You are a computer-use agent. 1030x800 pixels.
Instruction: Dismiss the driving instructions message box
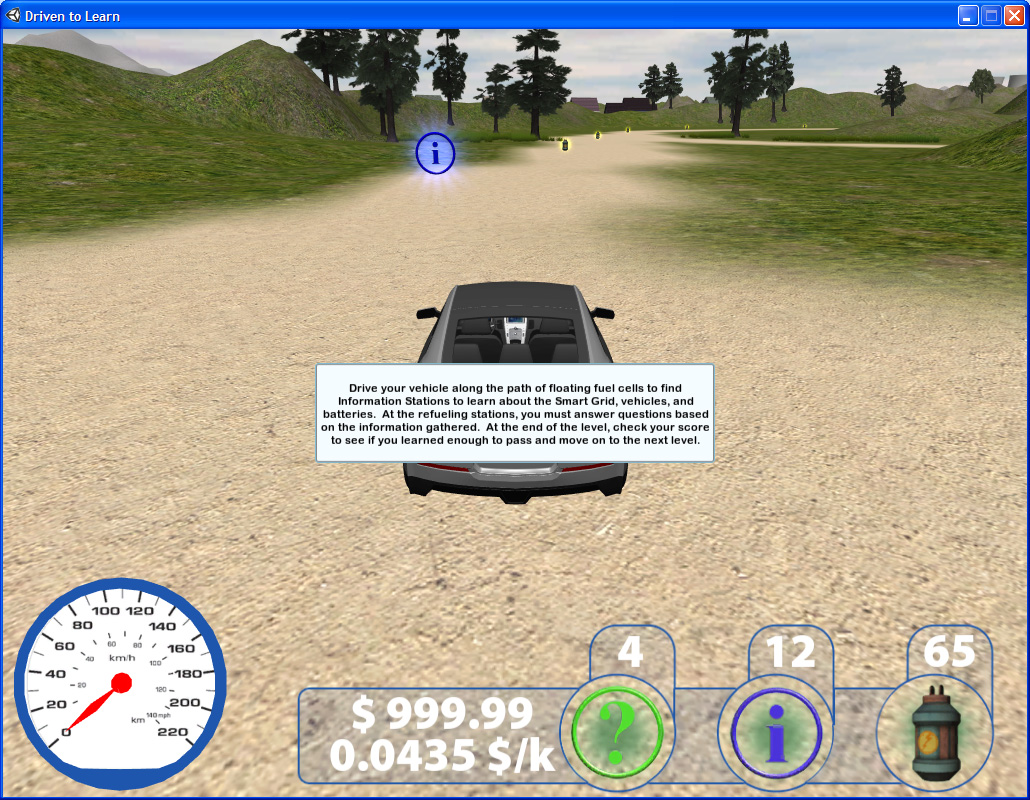click(515, 413)
